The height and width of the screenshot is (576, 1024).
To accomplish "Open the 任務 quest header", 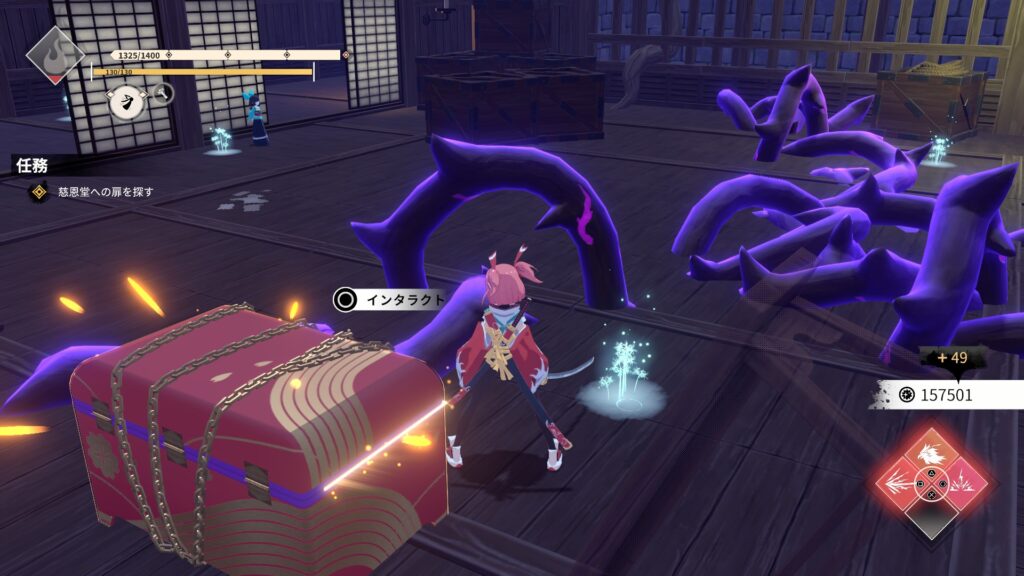I will (32, 165).
